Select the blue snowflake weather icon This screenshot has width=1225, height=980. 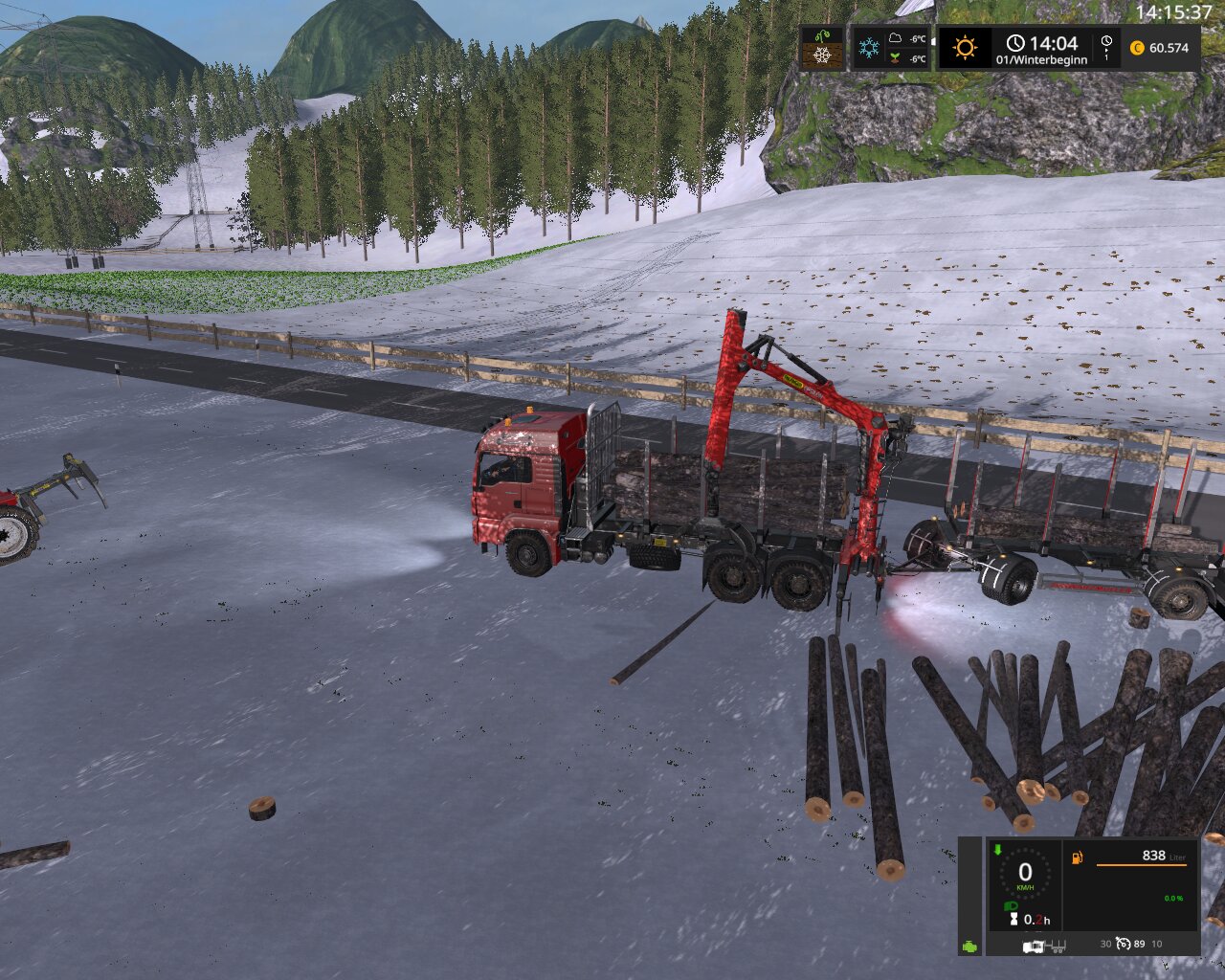pyautogui.click(x=869, y=48)
